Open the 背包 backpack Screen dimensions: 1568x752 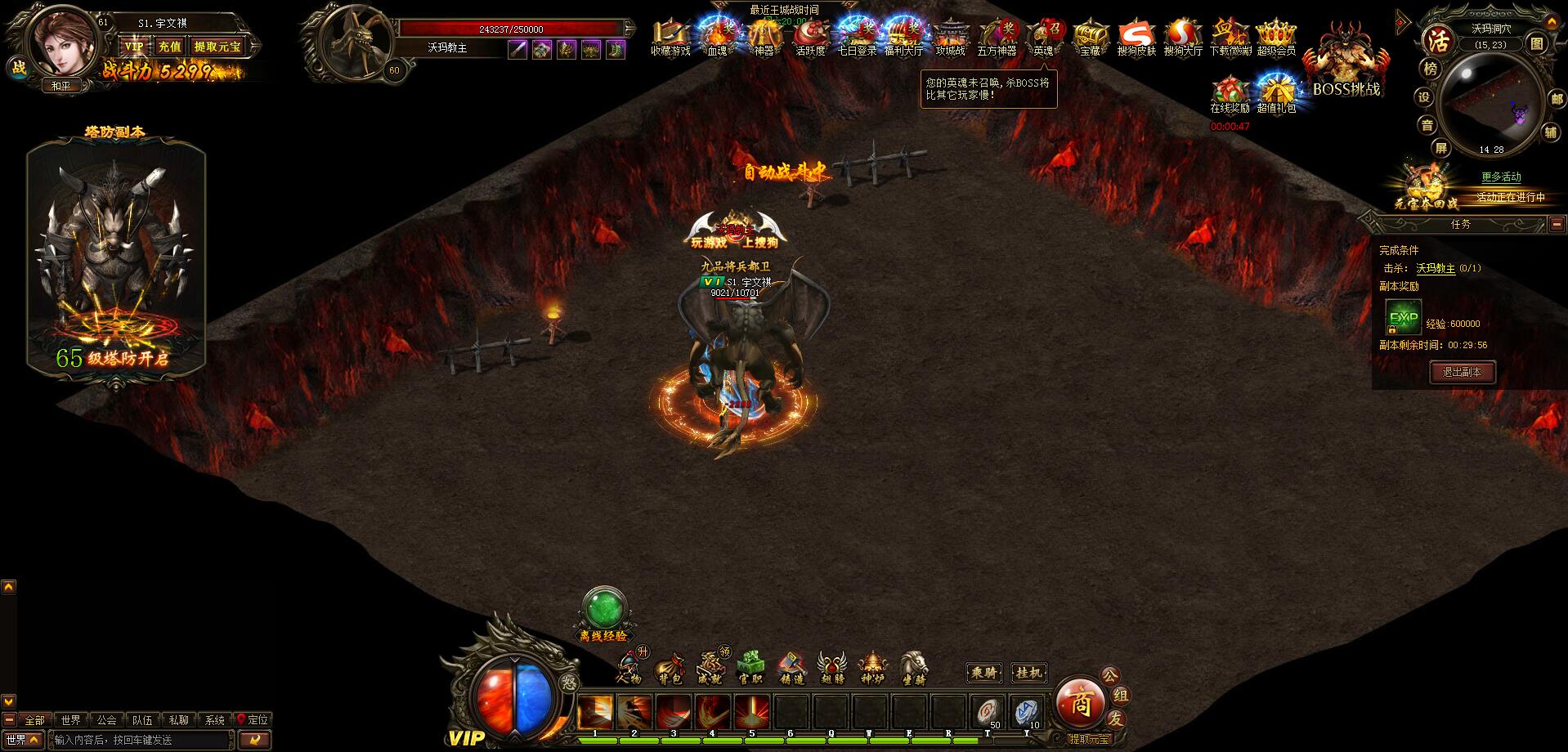tap(670, 667)
